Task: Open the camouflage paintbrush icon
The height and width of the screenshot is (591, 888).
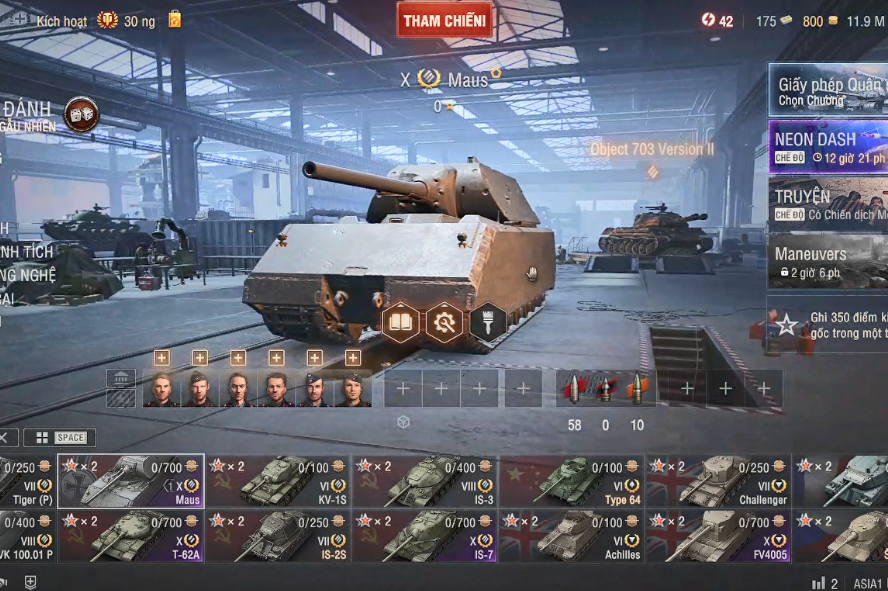Action: click(488, 322)
